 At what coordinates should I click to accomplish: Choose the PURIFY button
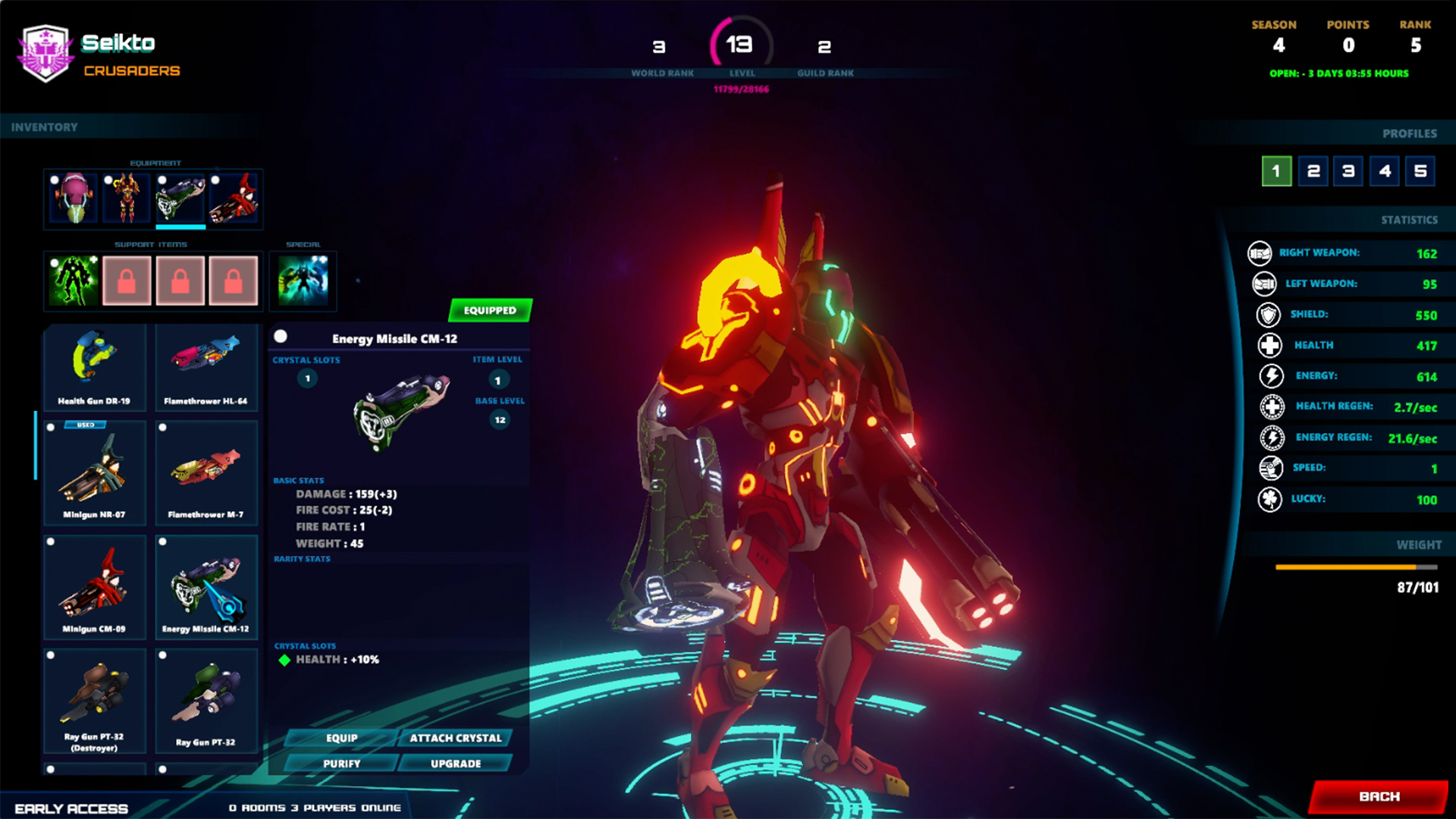[x=341, y=764]
